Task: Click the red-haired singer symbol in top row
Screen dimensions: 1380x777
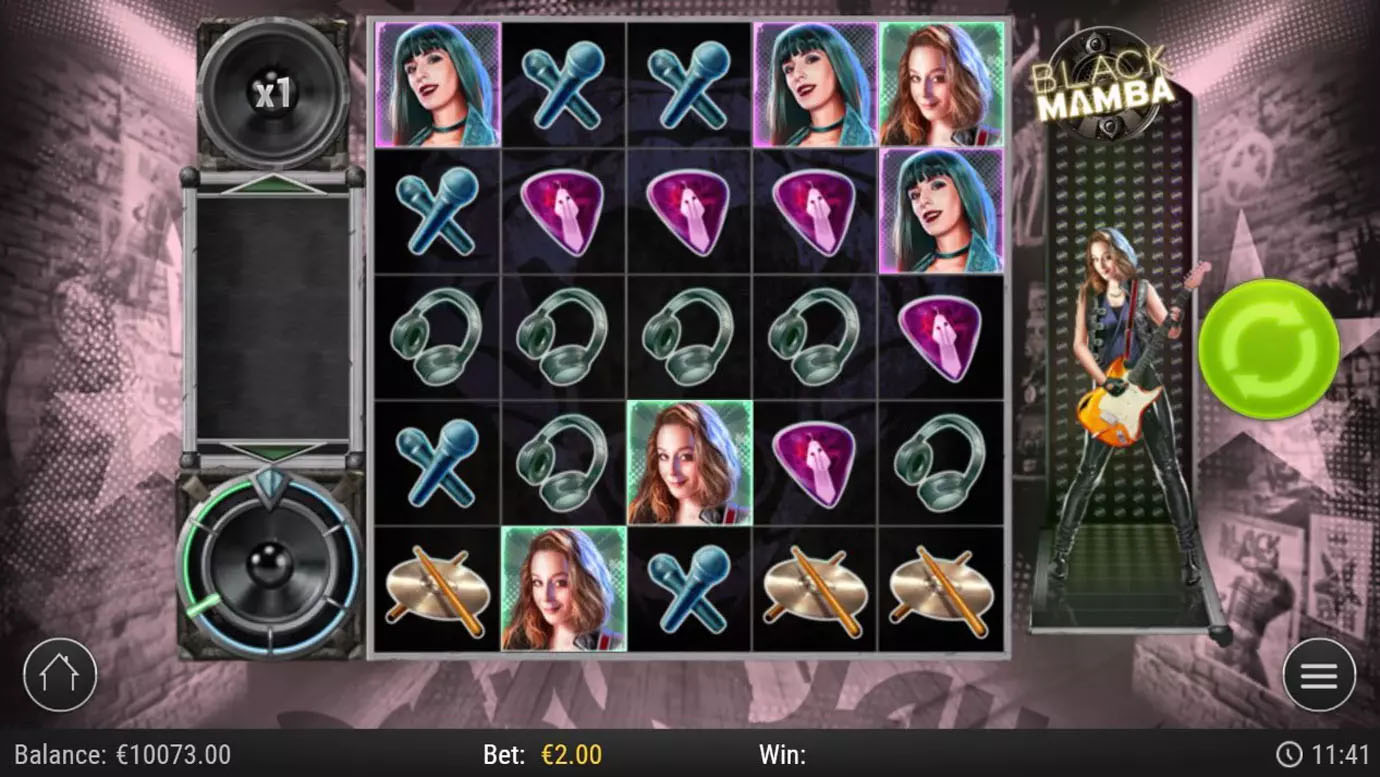Action: [x=945, y=85]
